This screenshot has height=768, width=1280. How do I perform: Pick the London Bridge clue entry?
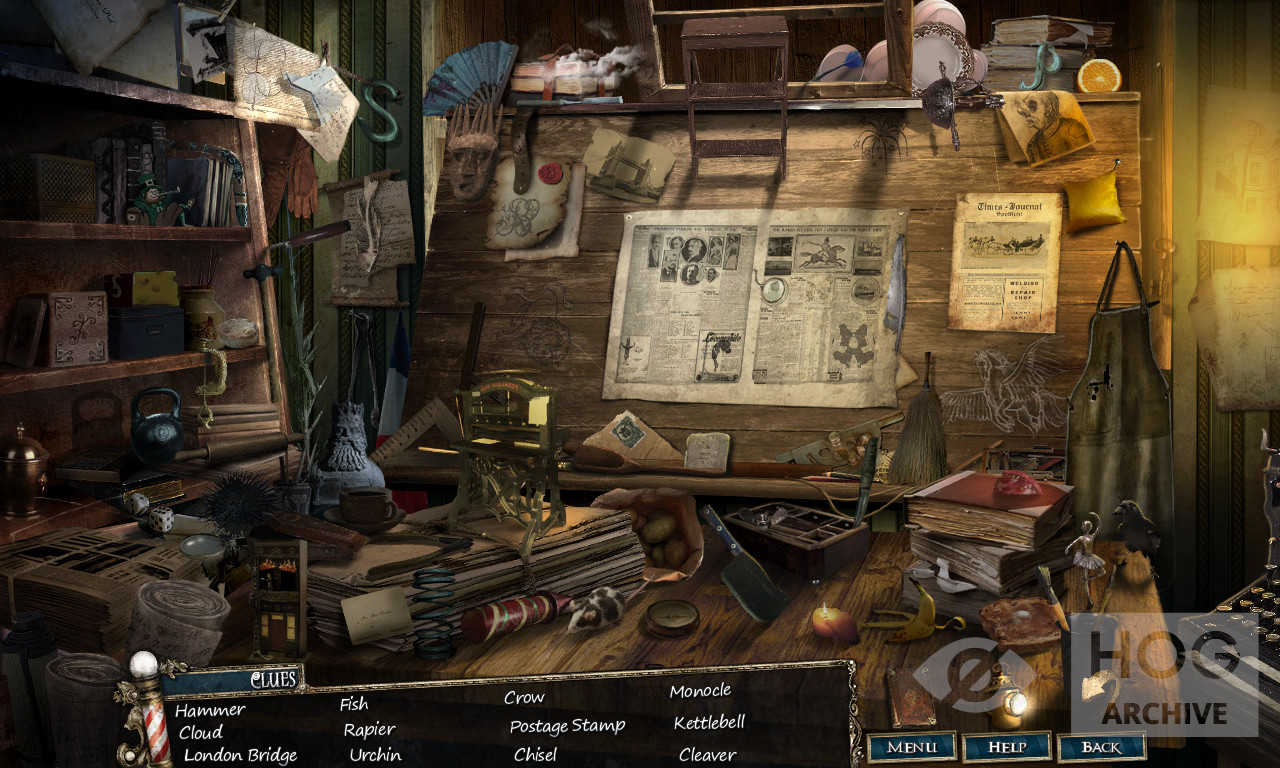point(240,755)
